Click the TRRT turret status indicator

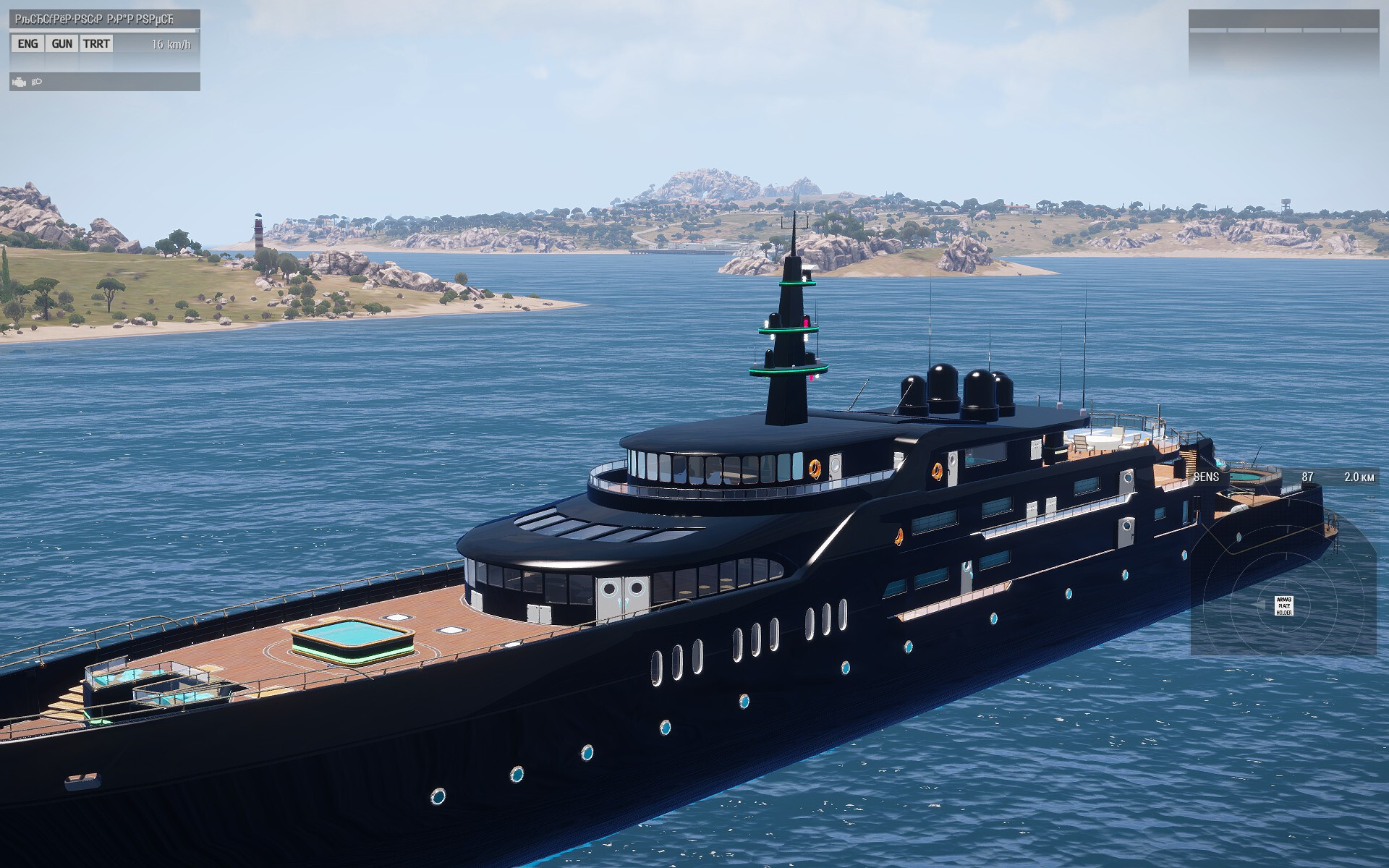(96, 44)
